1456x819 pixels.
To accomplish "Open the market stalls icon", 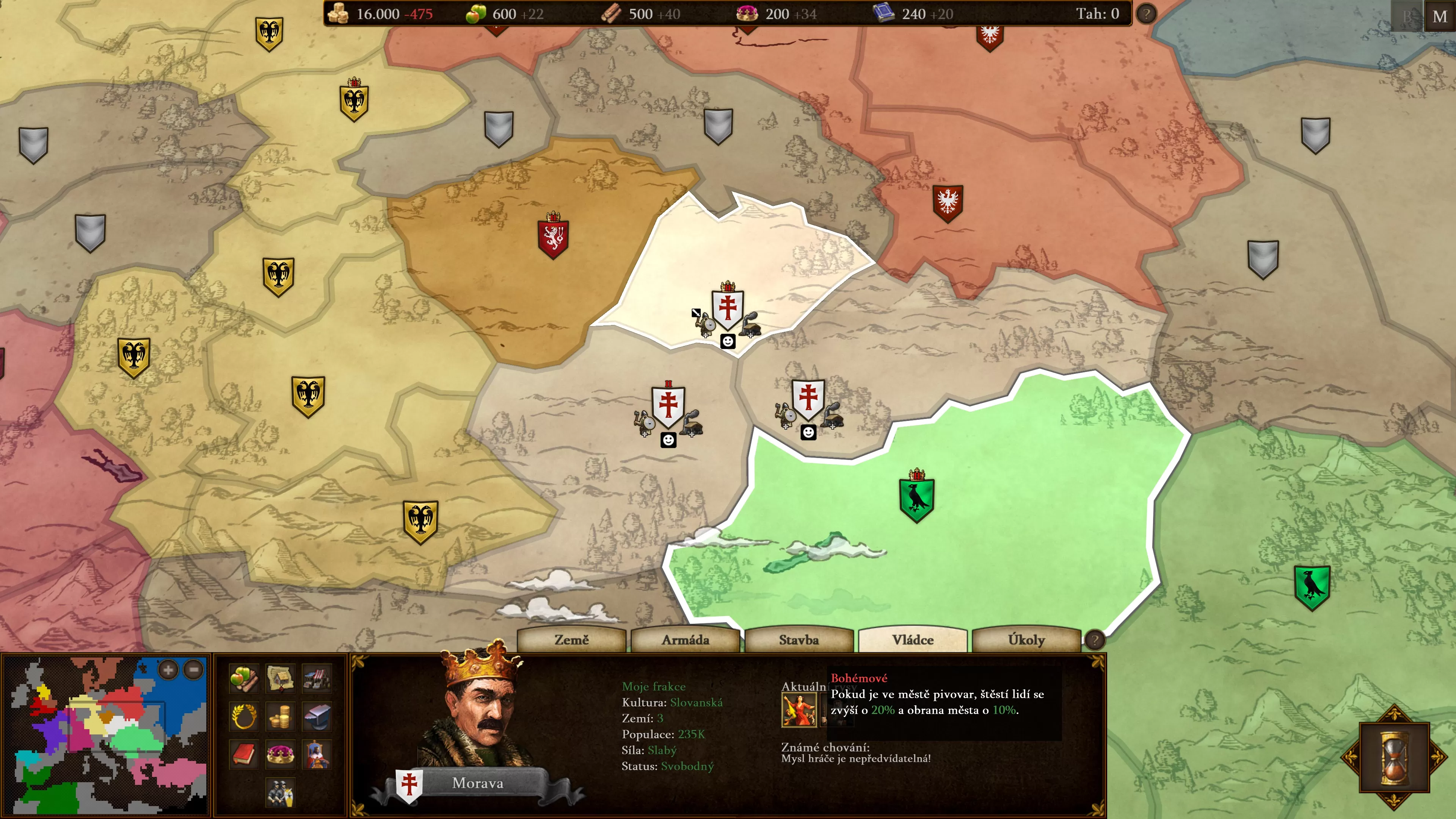I will click(x=317, y=678).
